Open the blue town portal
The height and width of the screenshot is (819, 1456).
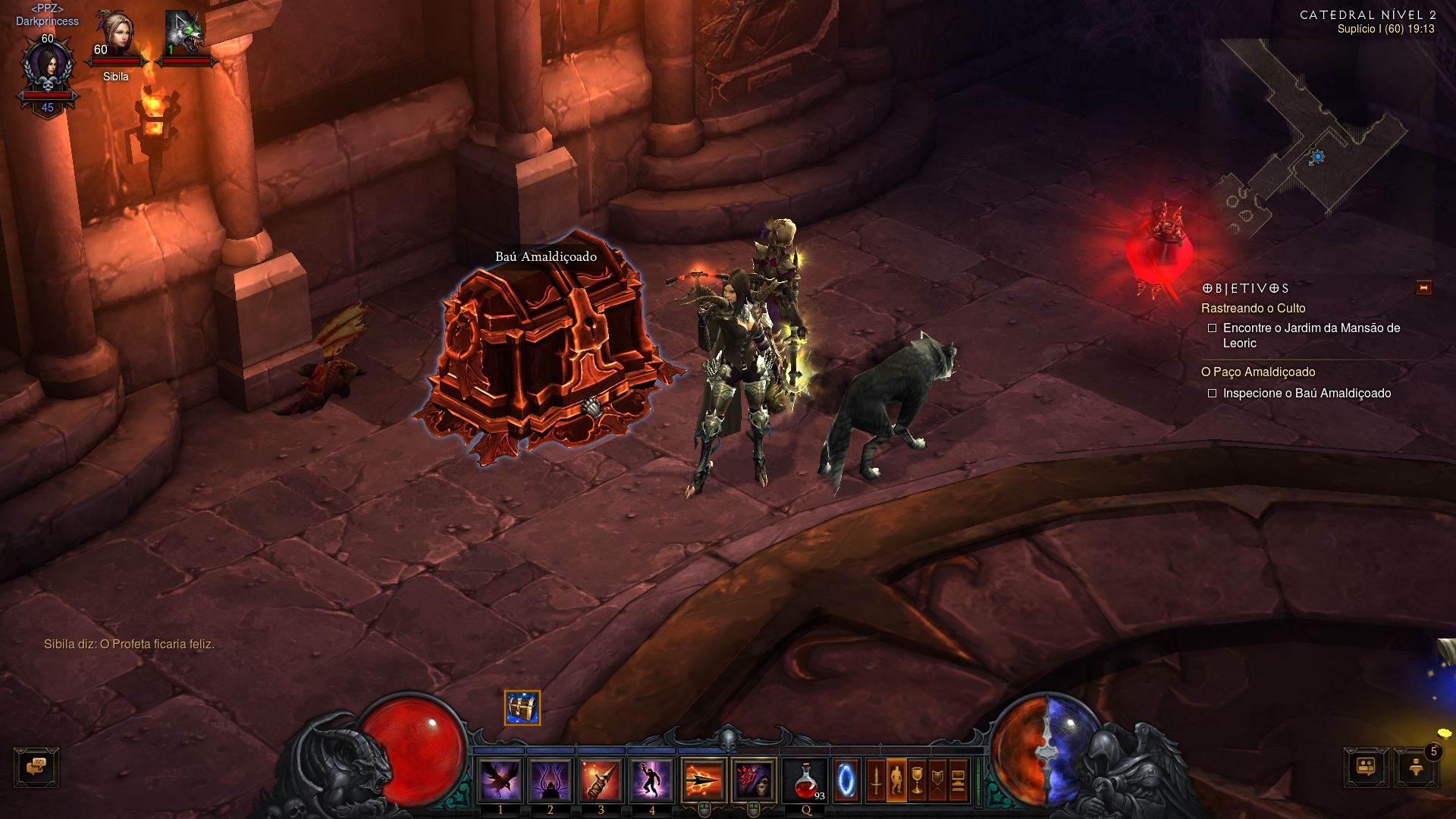coord(846,780)
